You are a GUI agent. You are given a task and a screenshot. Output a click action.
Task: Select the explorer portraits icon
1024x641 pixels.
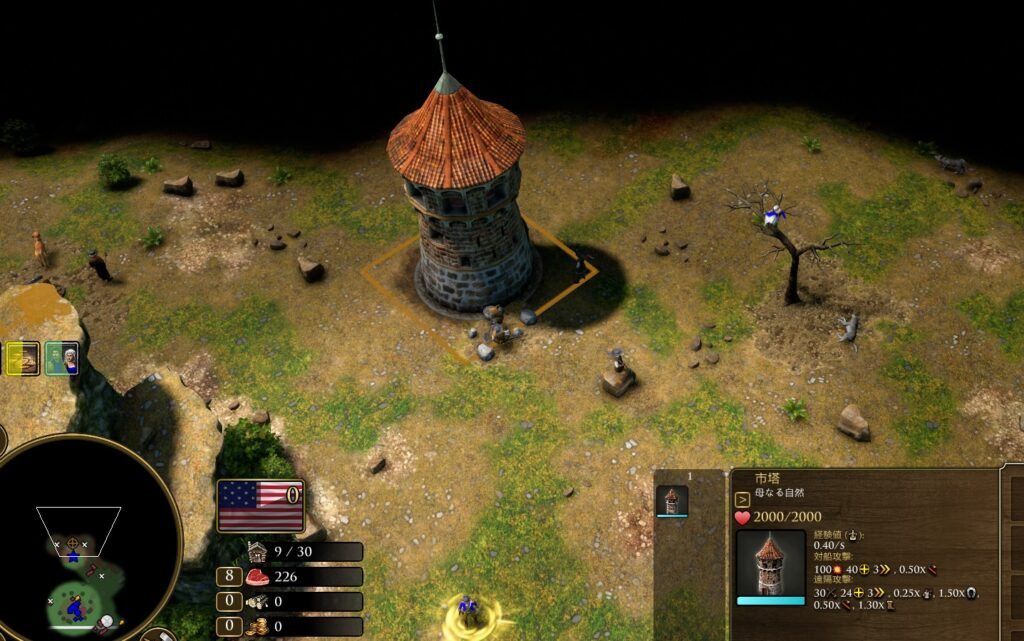pyautogui.click(x=62, y=358)
